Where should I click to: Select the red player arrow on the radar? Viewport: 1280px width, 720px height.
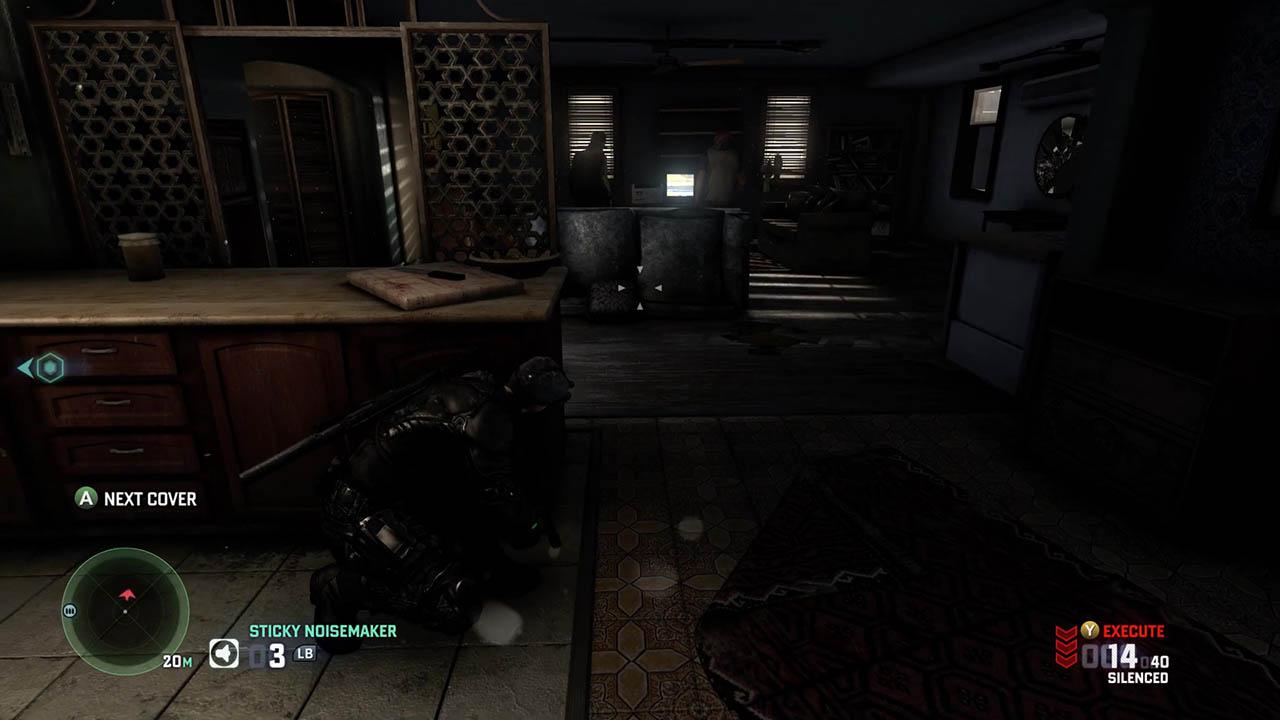pos(126,592)
